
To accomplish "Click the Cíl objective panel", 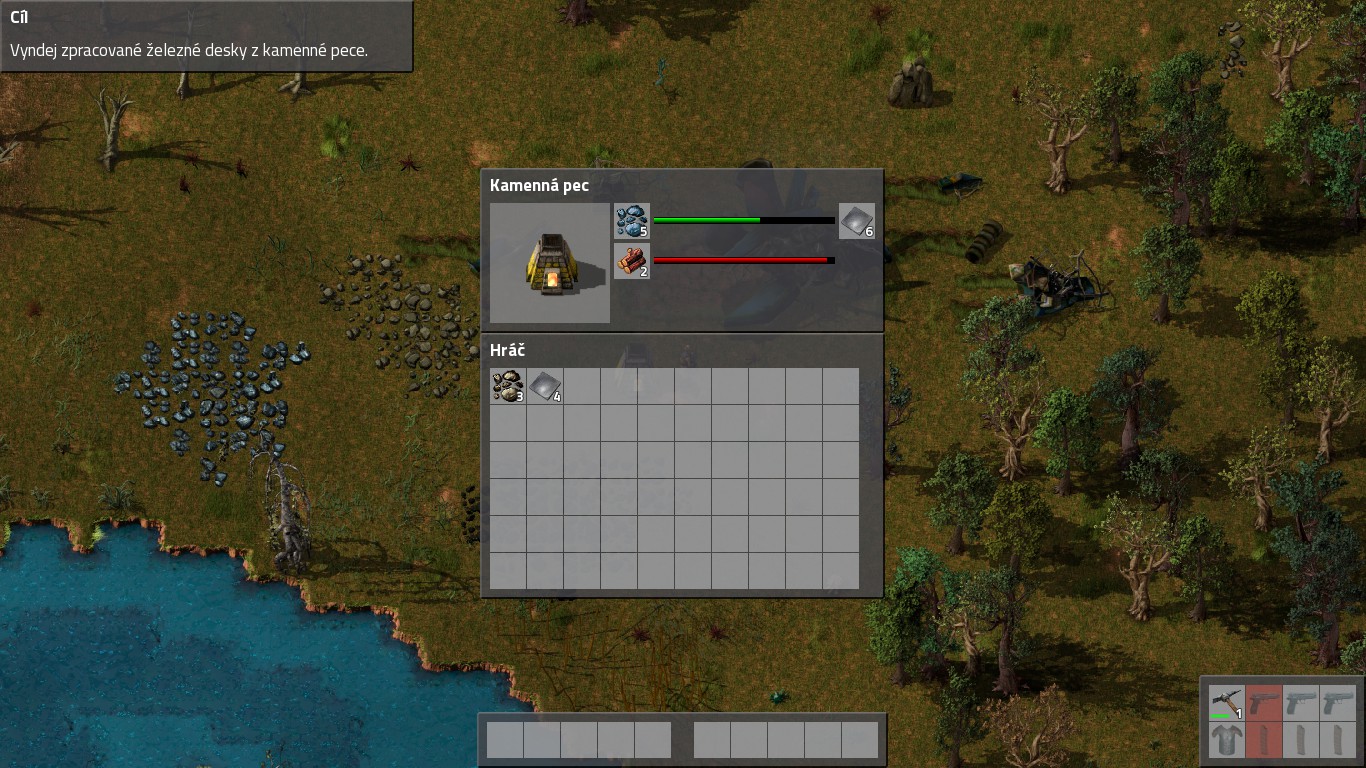I will pyautogui.click(x=206, y=36).
